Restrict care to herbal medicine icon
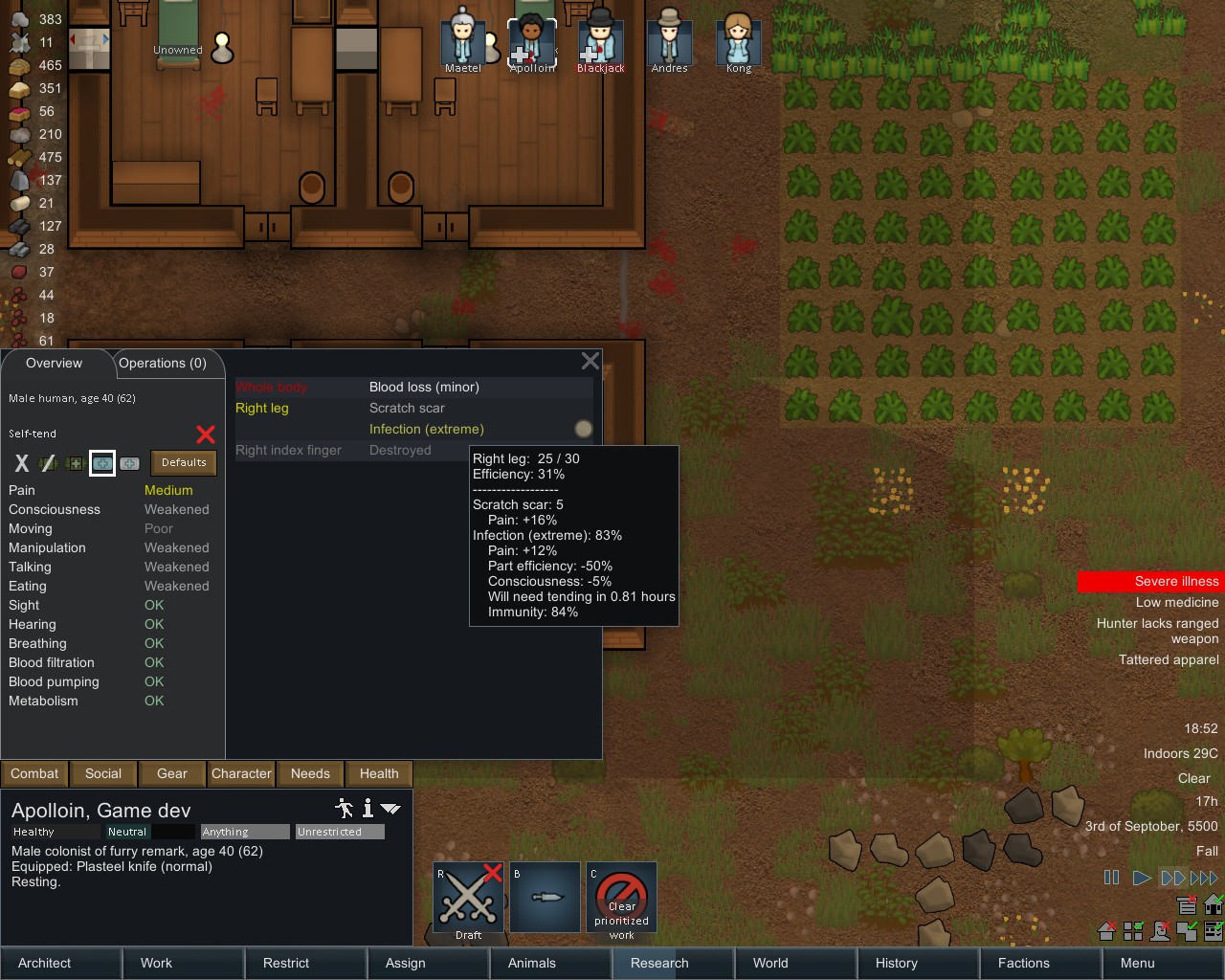The image size is (1225, 980). click(75, 464)
